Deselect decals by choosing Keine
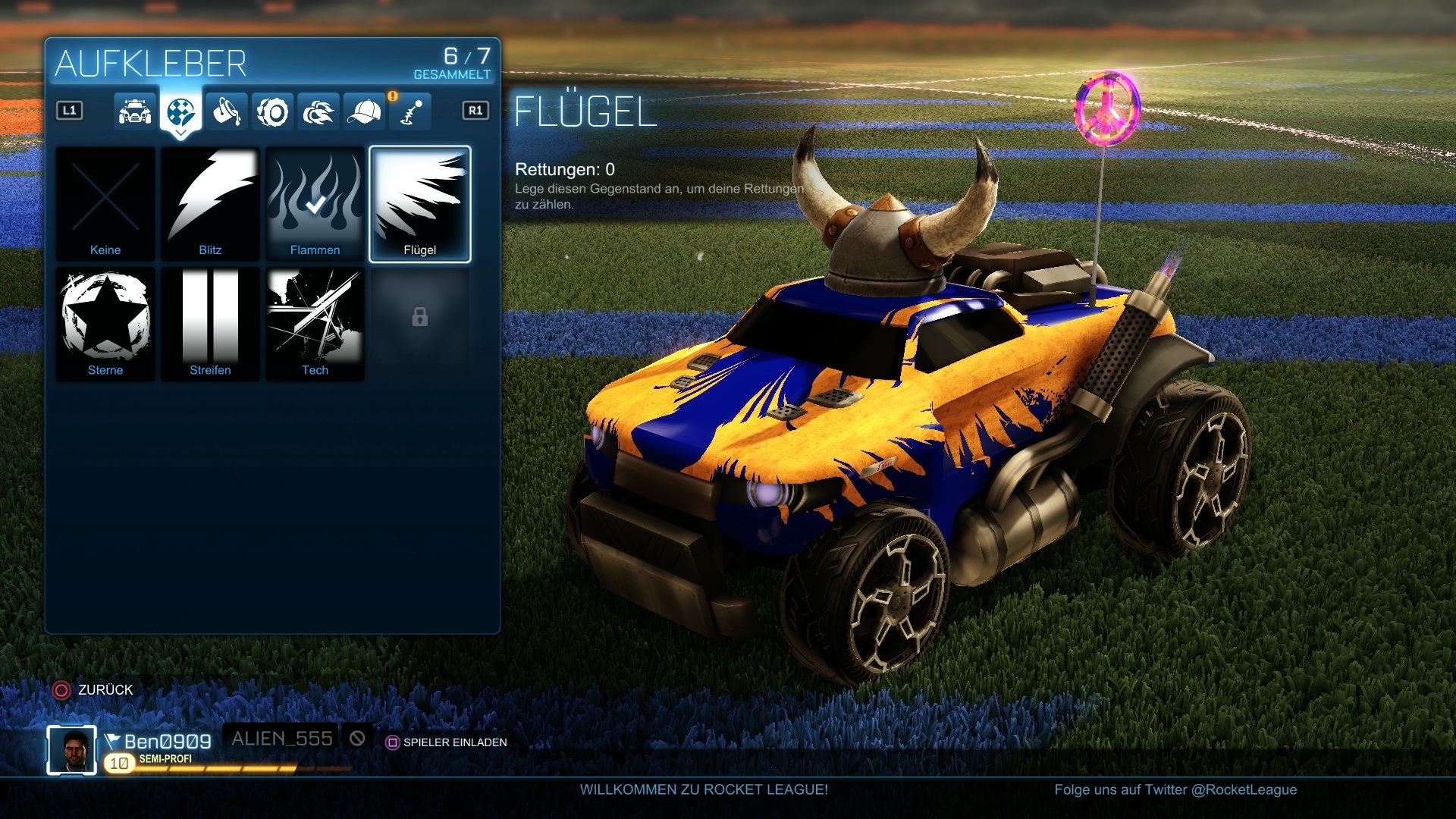The image size is (1456, 819). (105, 202)
